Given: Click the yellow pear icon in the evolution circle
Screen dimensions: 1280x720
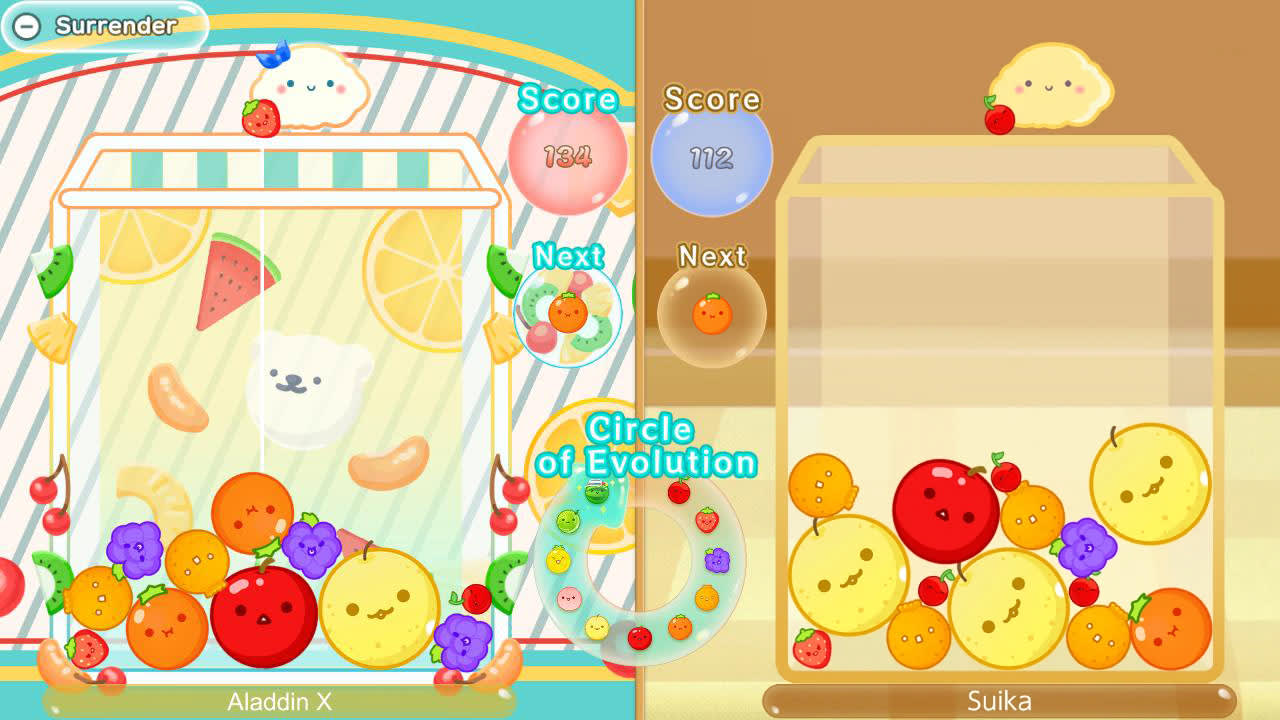Looking at the screenshot, I should point(597,627).
